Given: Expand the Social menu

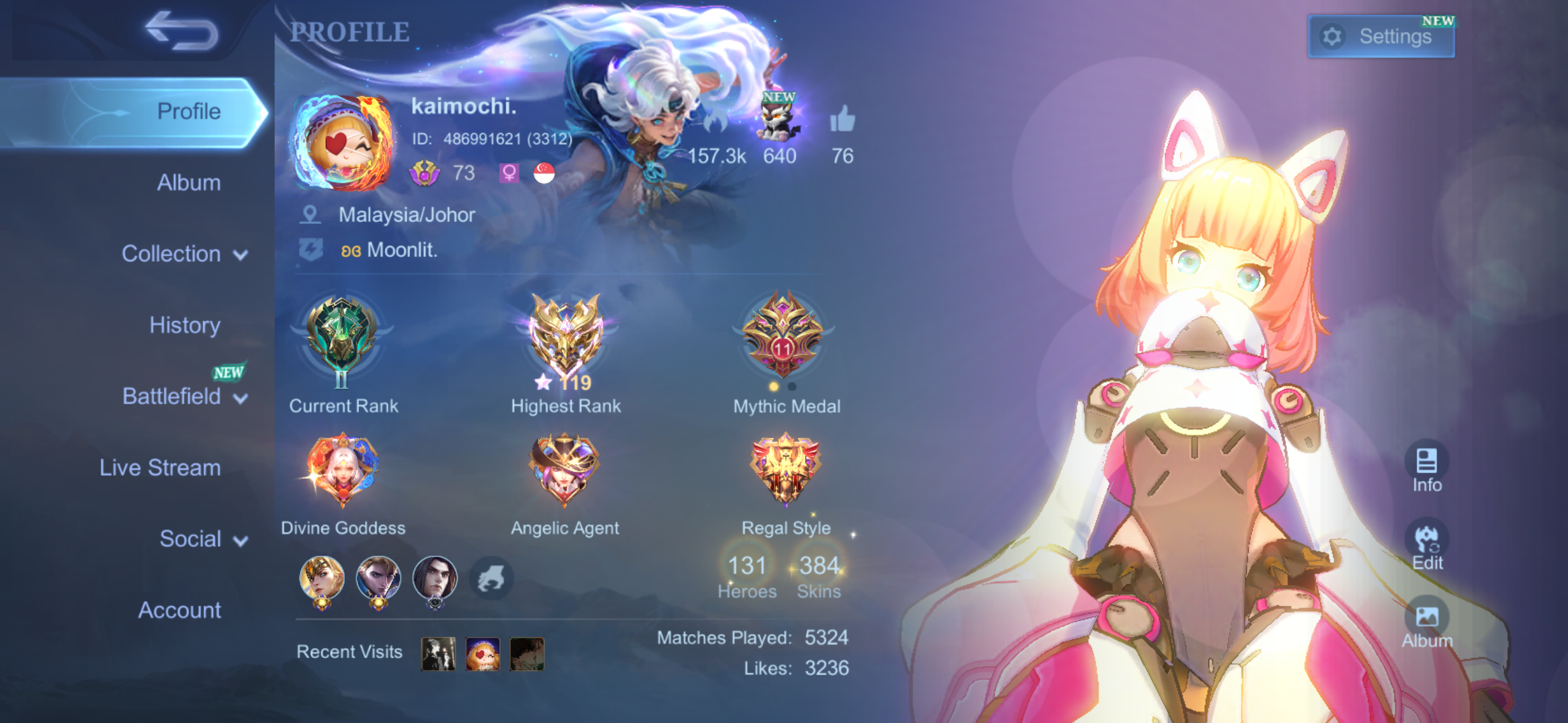Looking at the screenshot, I should (x=202, y=539).
